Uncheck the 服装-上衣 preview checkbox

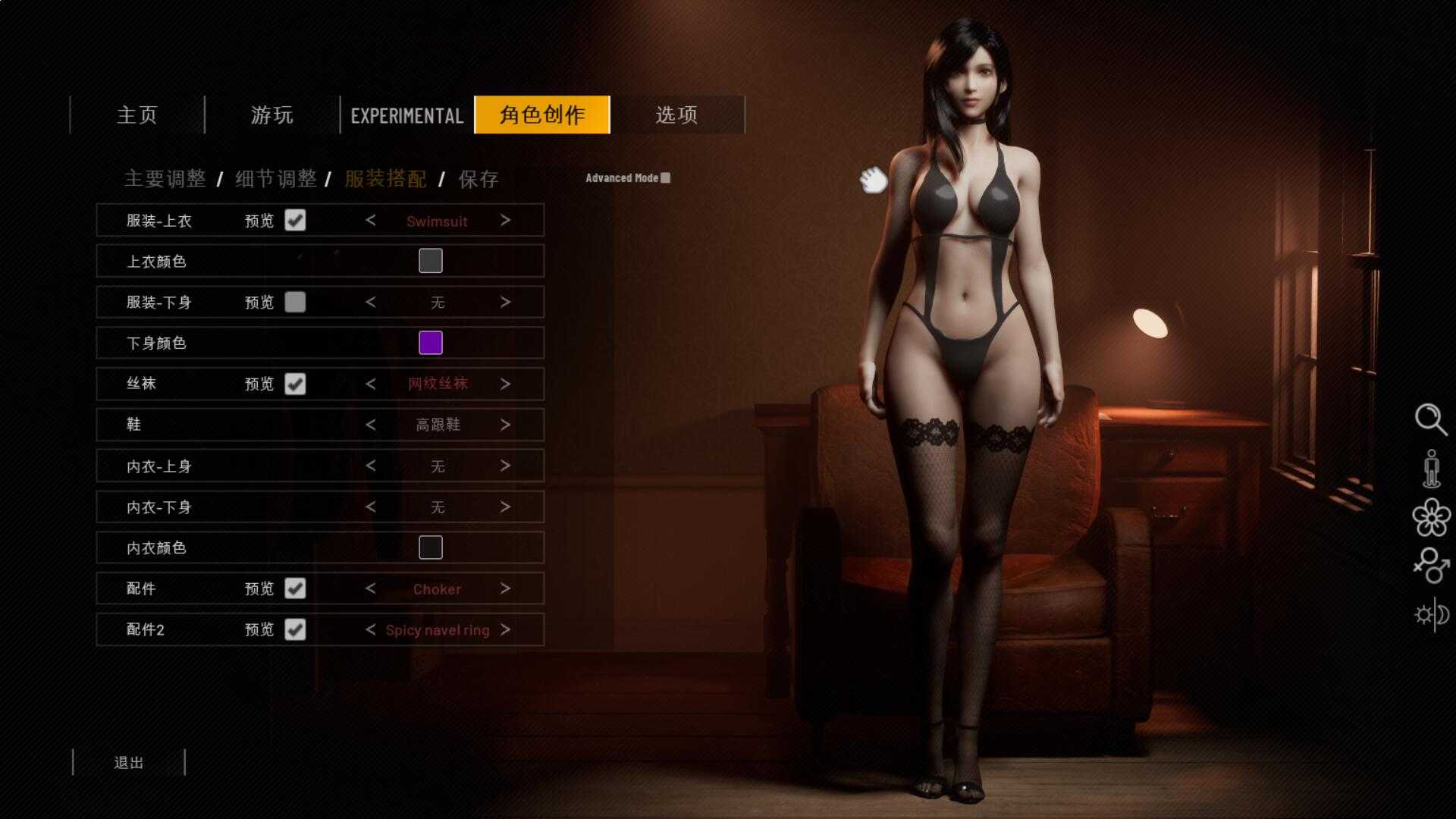296,221
